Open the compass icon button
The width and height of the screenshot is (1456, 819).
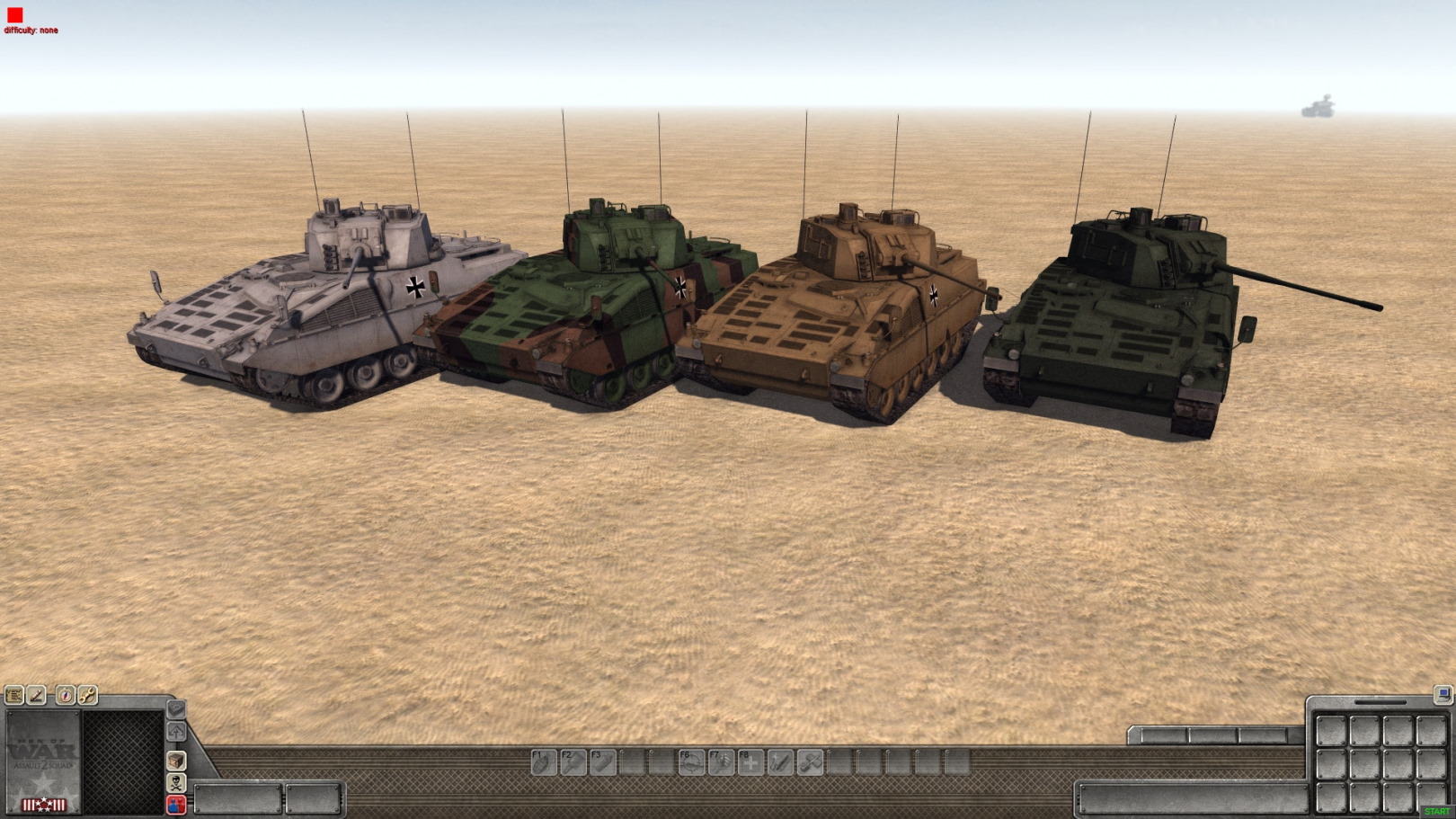click(x=66, y=695)
